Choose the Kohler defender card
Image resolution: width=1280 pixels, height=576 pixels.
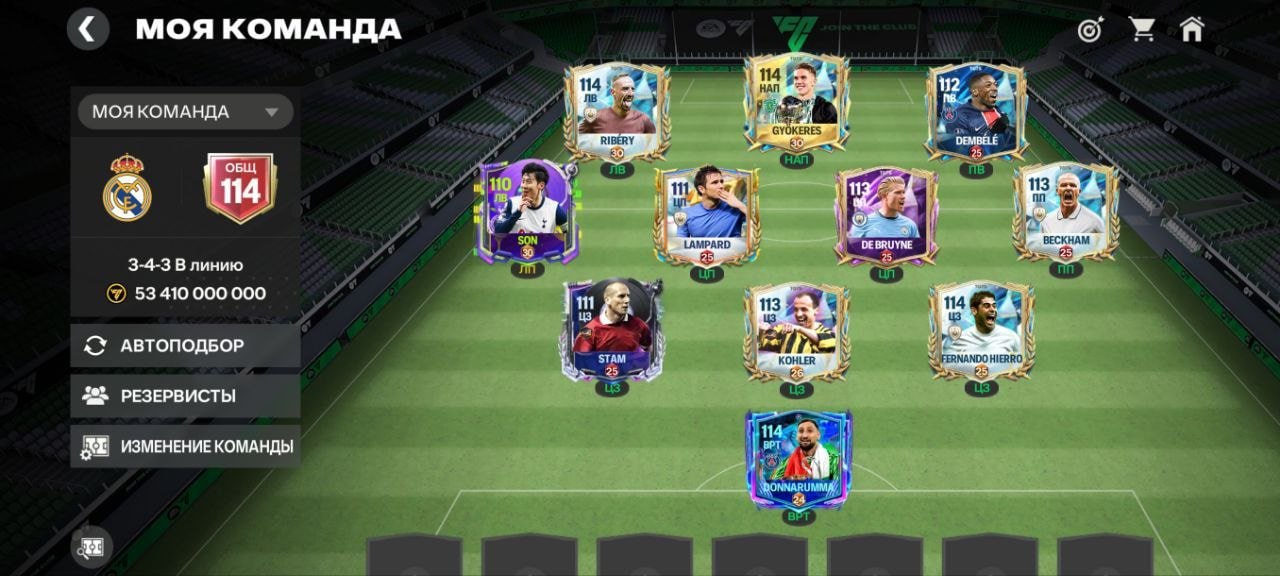click(796, 331)
